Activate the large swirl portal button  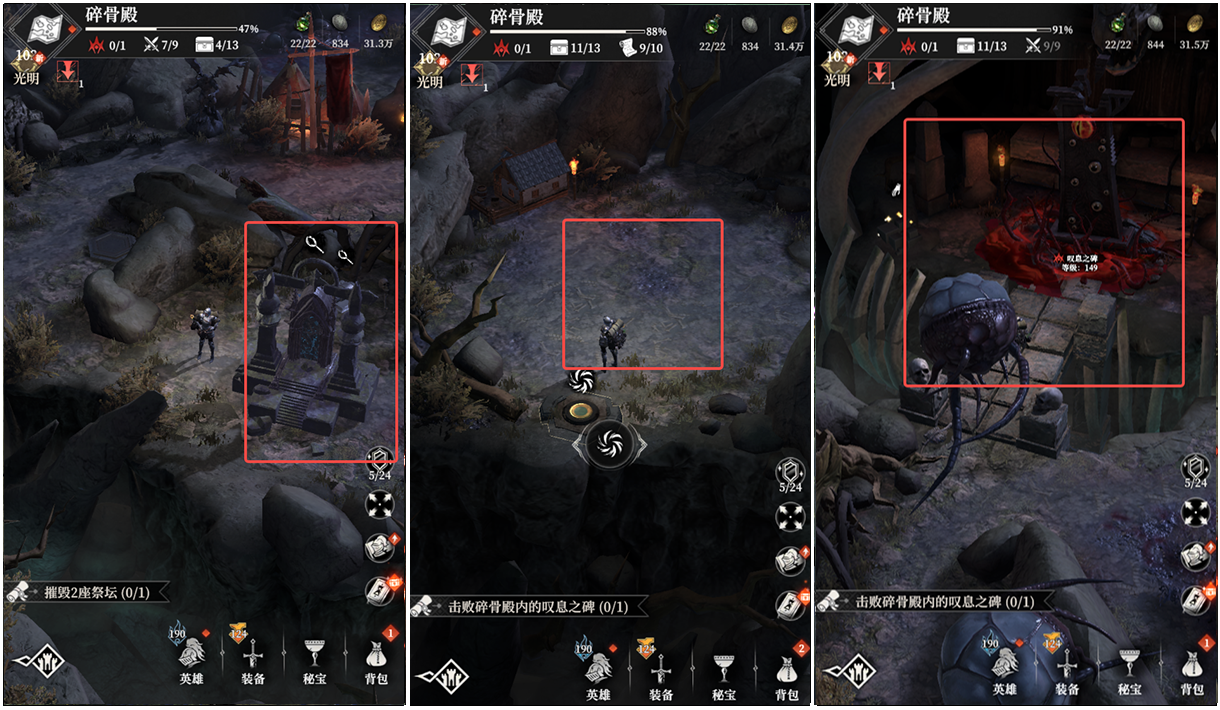pyautogui.click(x=609, y=443)
